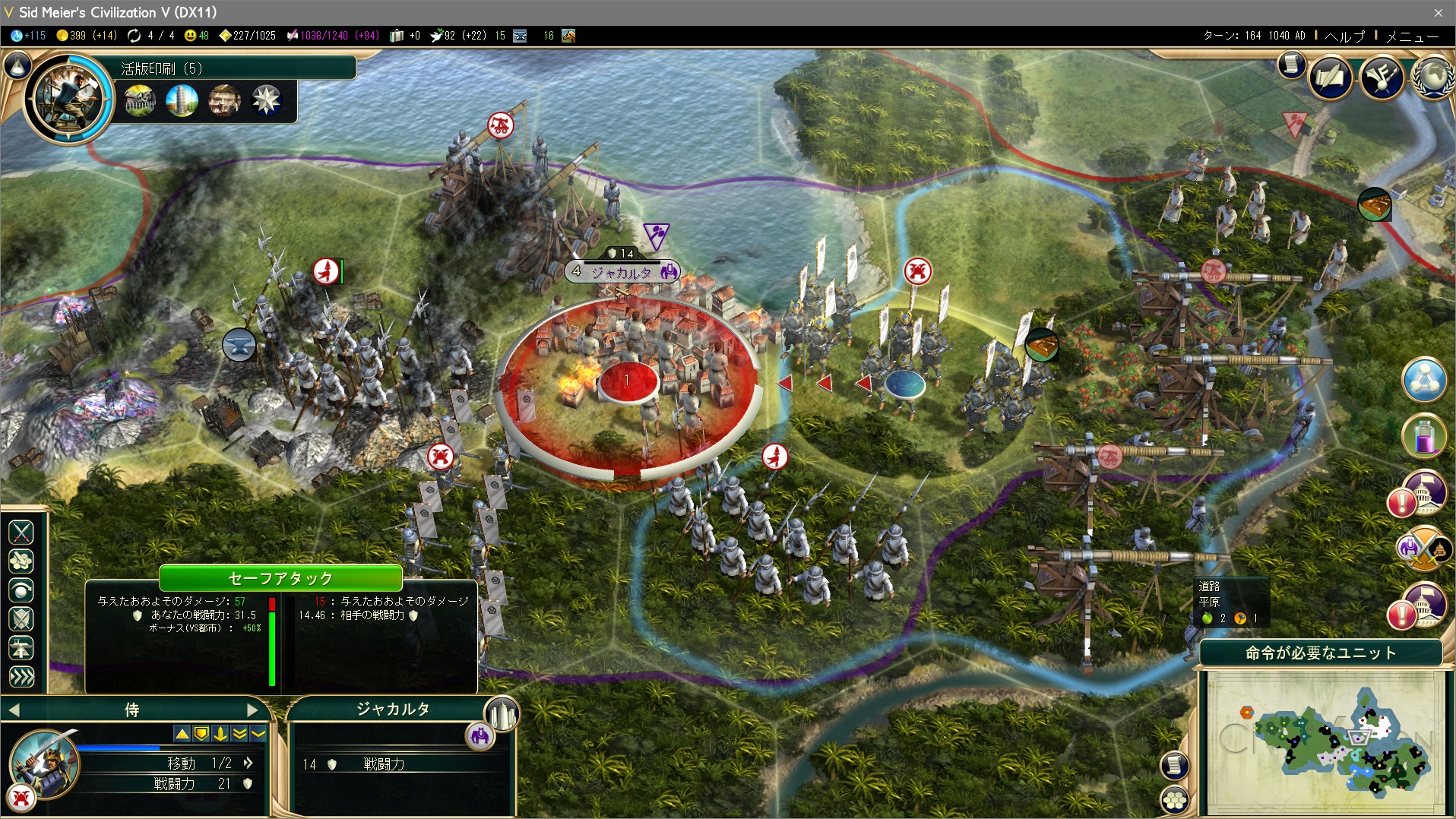Choose the triple-chevron skip turn action

(21, 677)
